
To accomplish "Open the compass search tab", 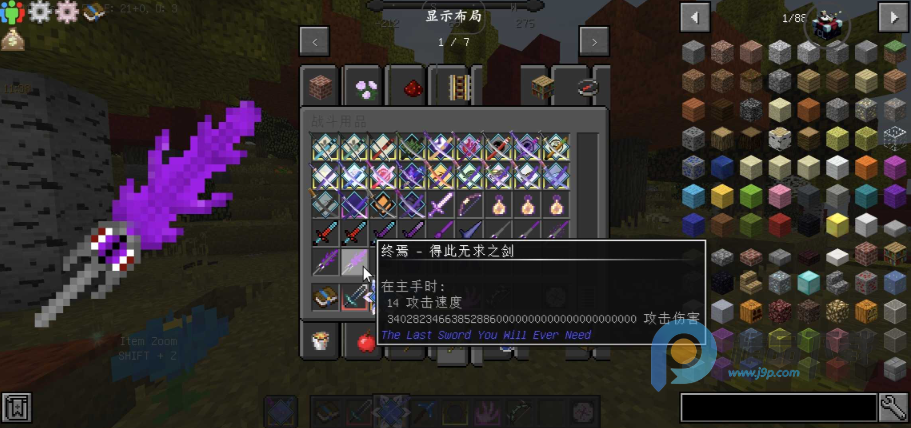I will 587,88.
